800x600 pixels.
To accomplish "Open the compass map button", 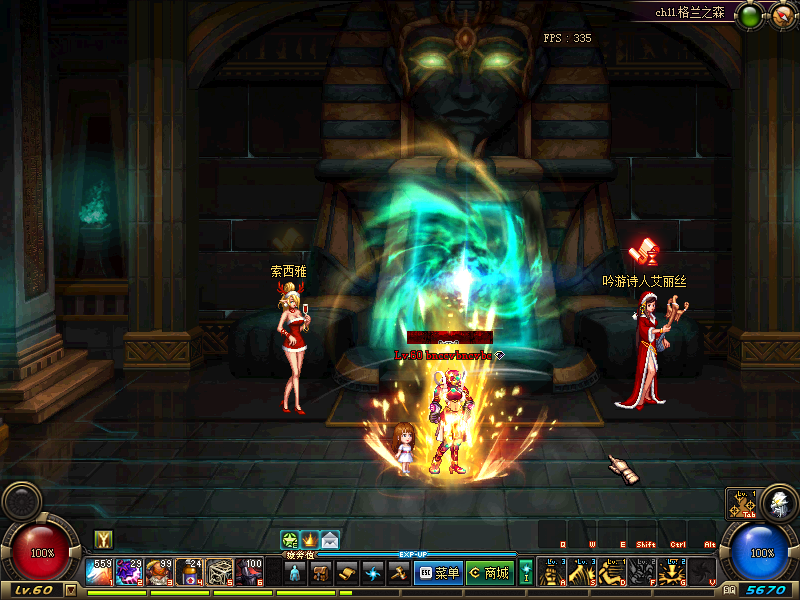I will (780, 15).
